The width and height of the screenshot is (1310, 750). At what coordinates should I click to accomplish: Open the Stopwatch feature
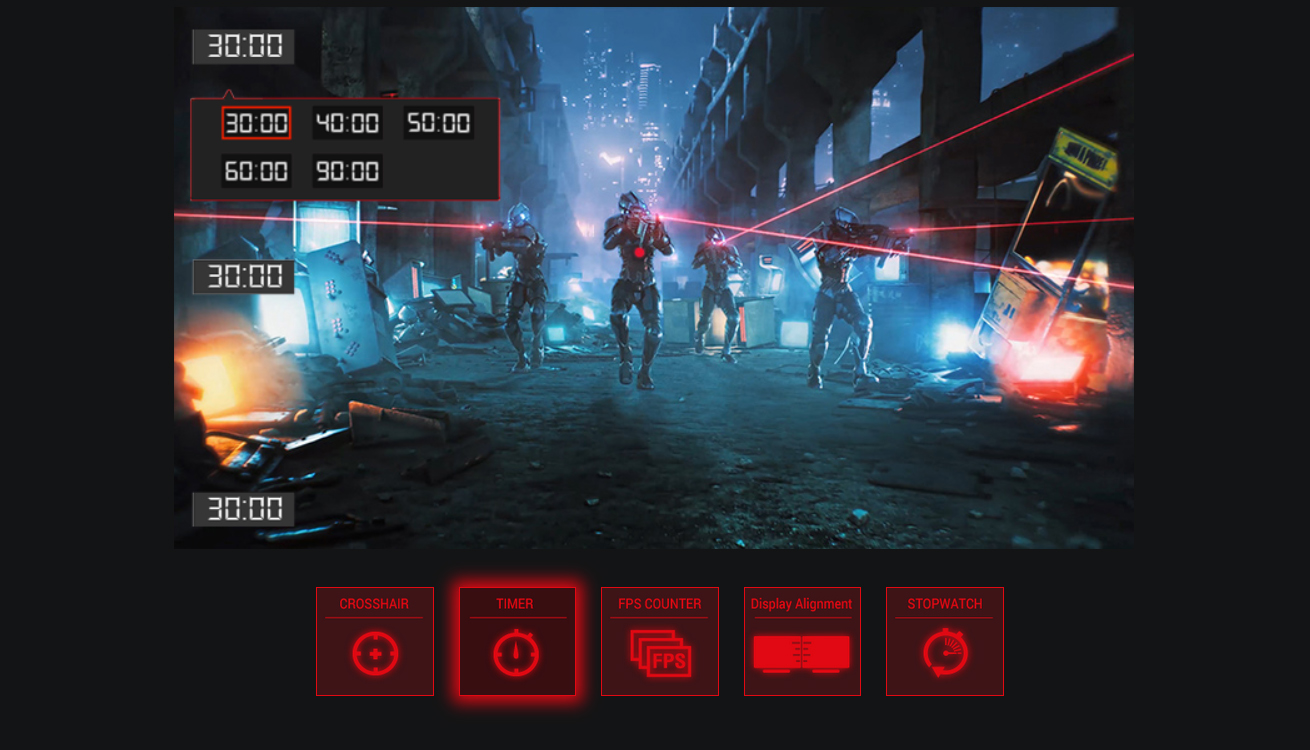click(x=944, y=641)
